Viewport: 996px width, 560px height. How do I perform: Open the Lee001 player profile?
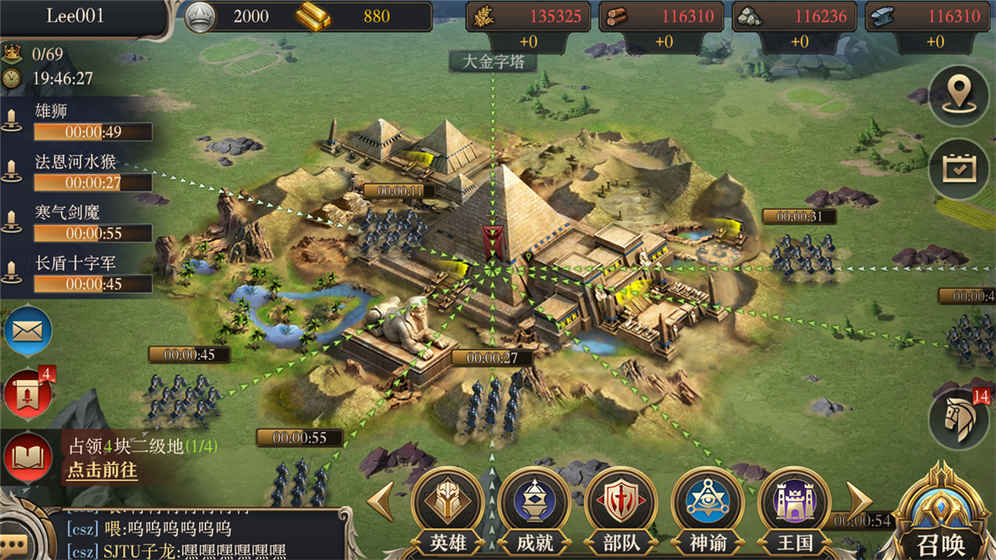coord(82,16)
